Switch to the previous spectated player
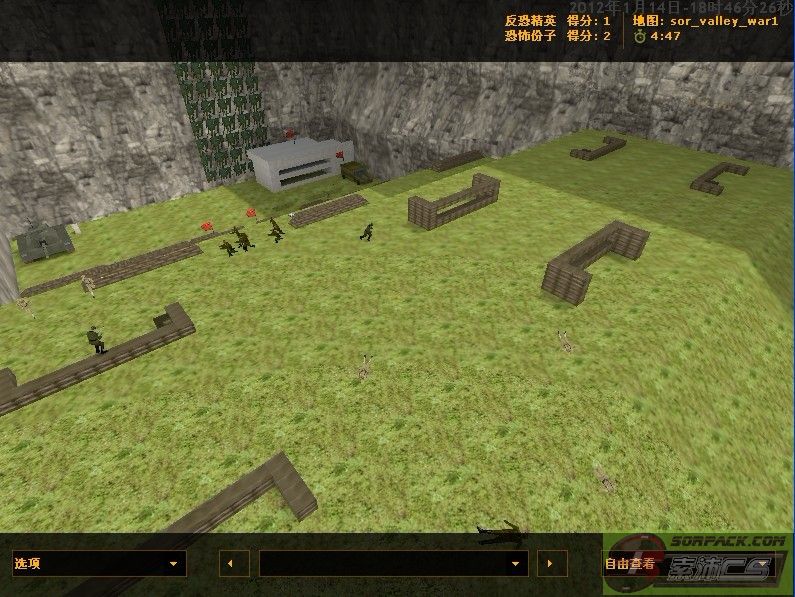795x597 pixels. click(233, 564)
